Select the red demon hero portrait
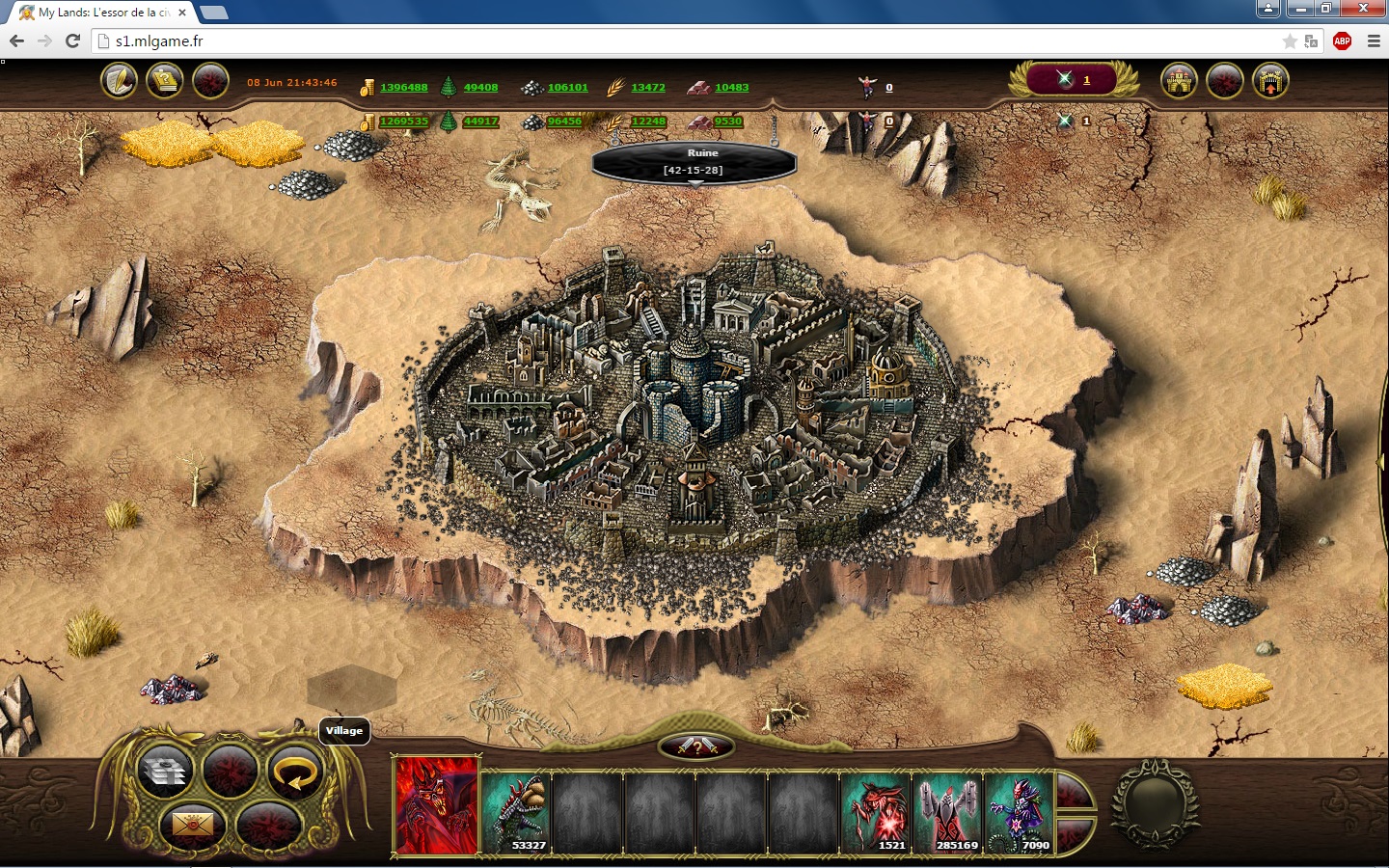Viewport: 1389px width, 868px height. pos(437,805)
